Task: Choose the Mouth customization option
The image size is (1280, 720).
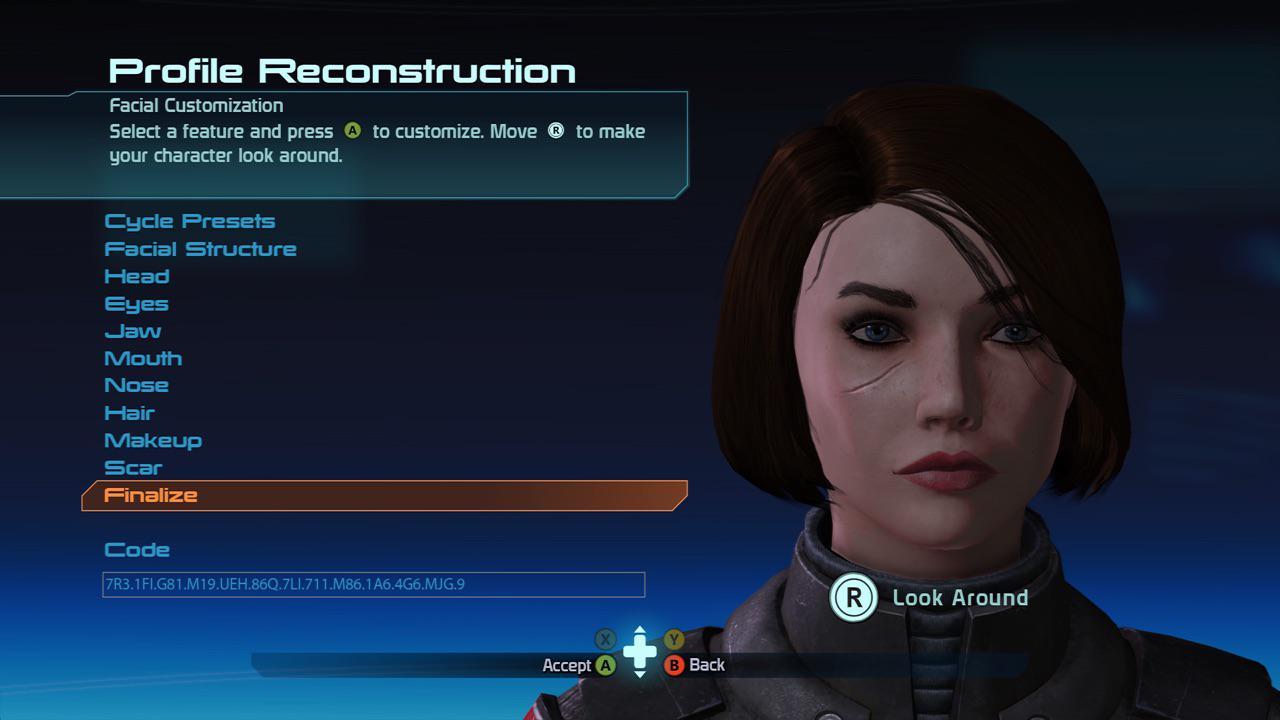Action: (142, 358)
